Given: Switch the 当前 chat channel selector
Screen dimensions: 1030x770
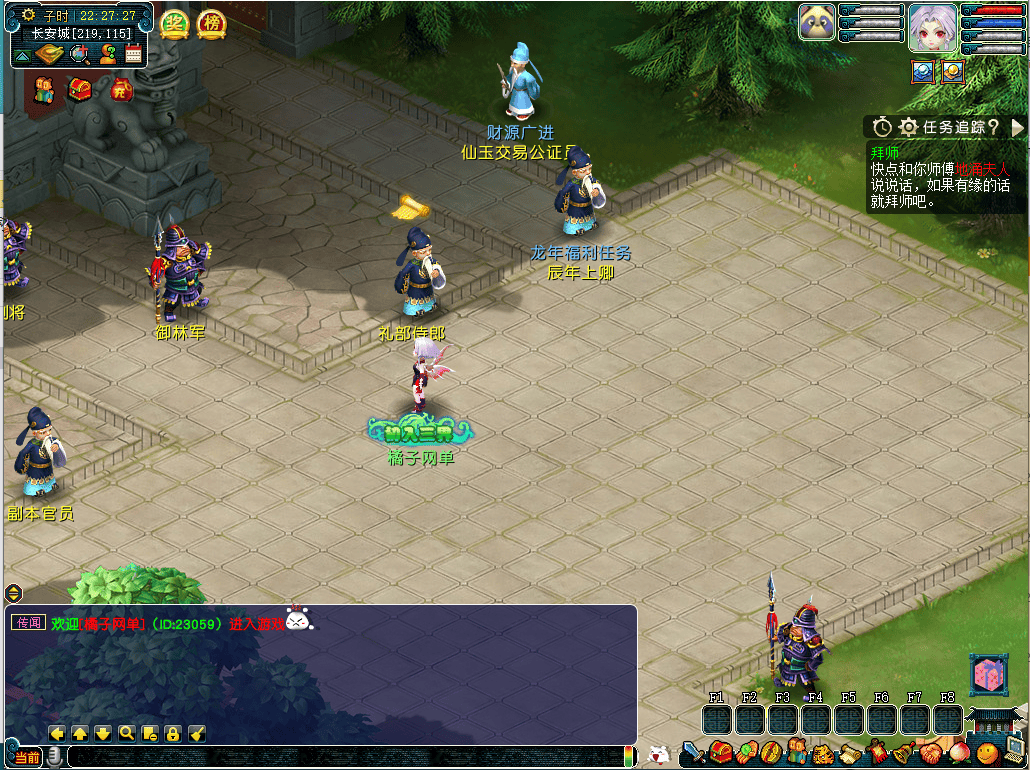Looking at the screenshot, I should [27, 757].
